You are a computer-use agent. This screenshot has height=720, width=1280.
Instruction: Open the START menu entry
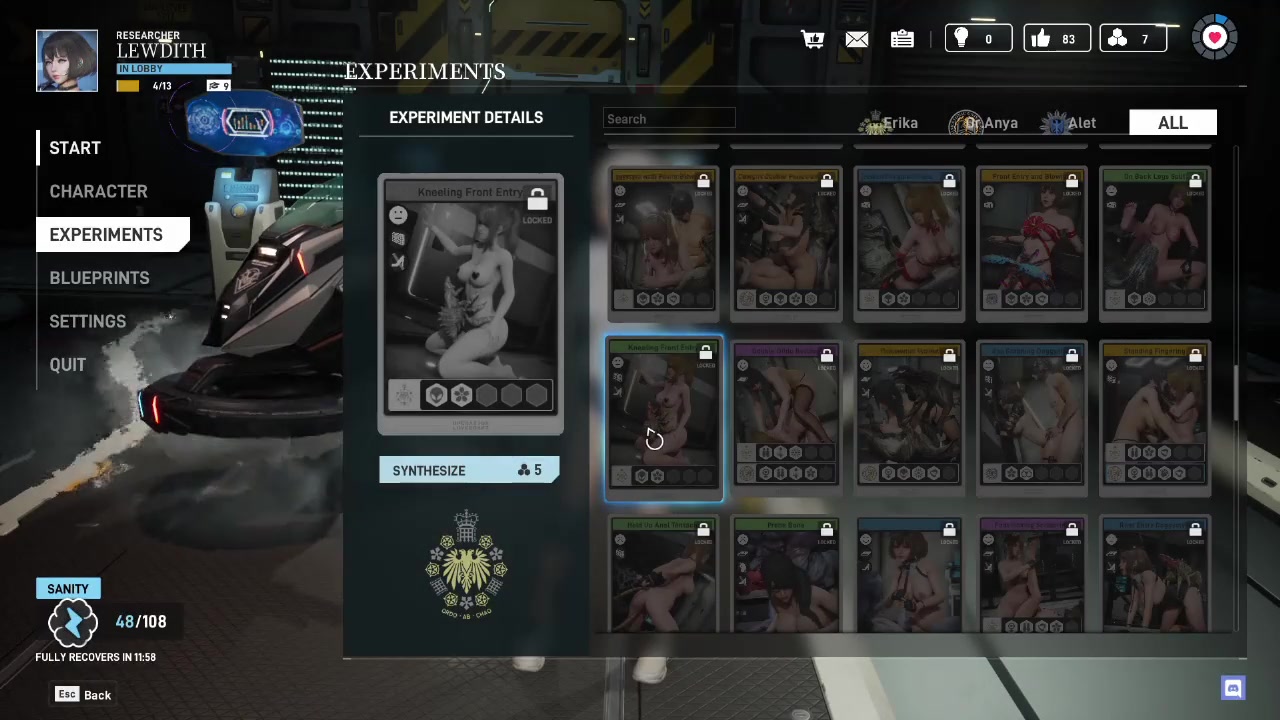[x=75, y=148]
